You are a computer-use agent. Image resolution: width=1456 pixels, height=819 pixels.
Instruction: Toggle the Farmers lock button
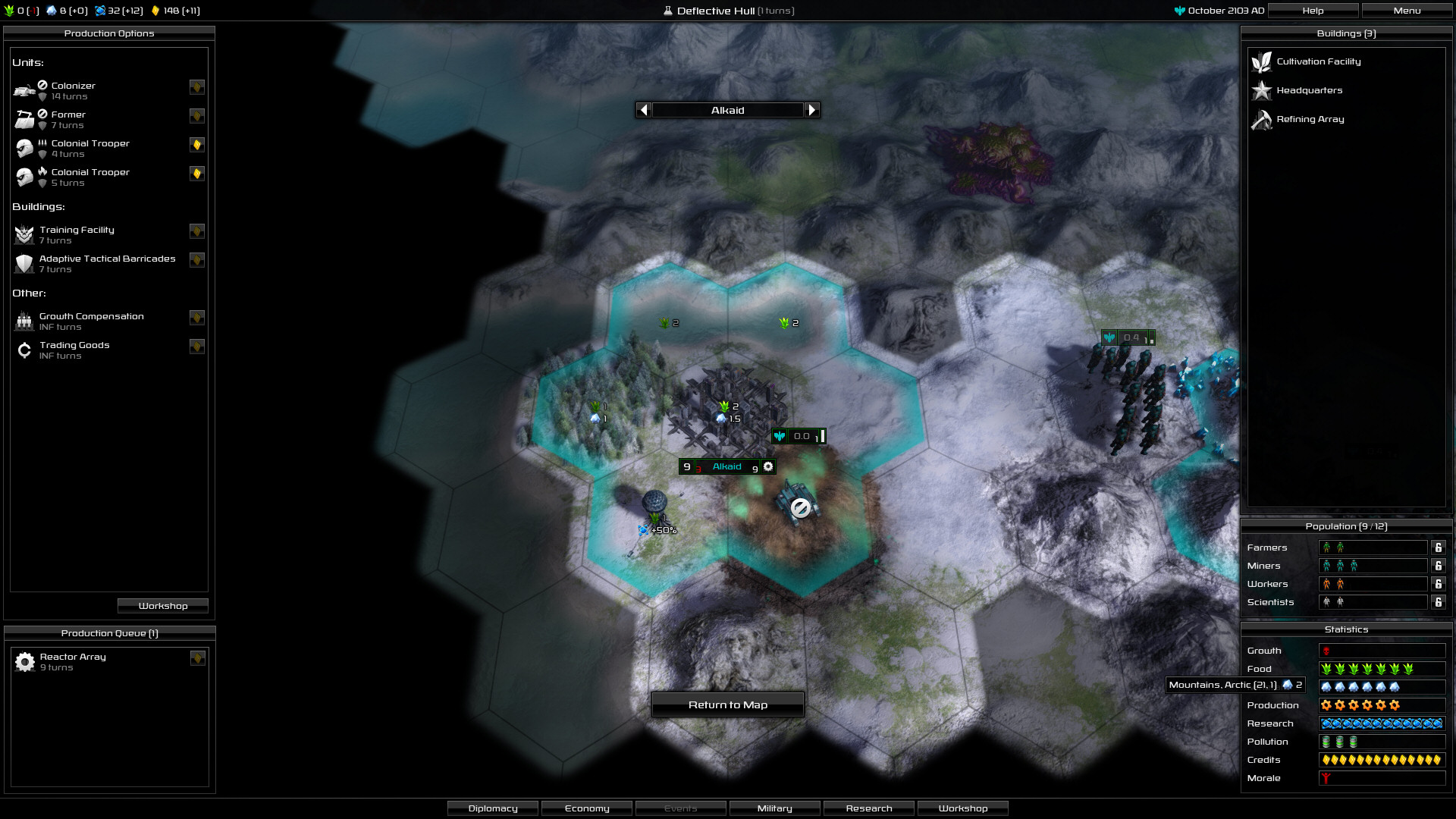[1438, 548]
